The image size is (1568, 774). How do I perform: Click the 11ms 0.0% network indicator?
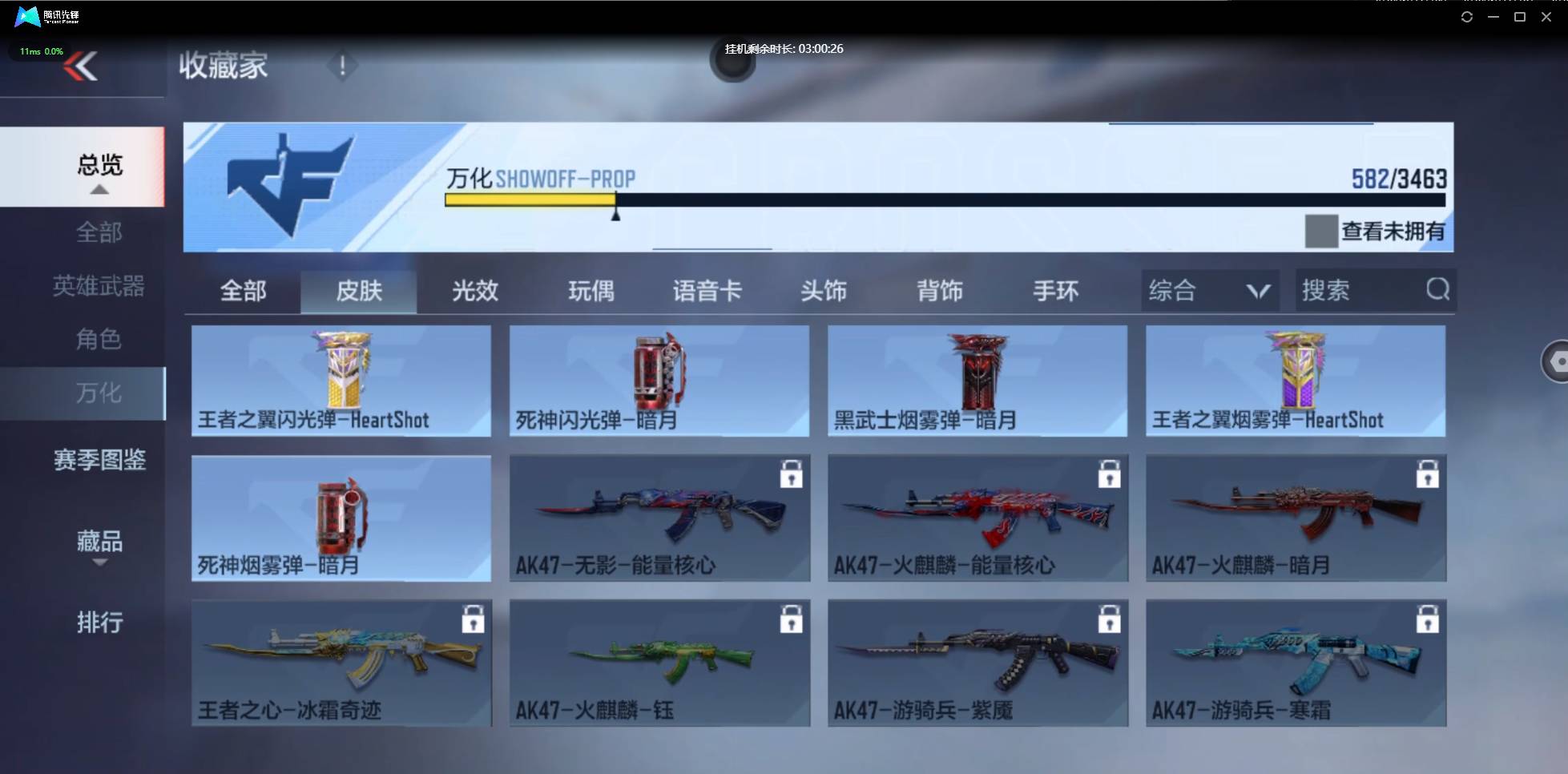(x=40, y=50)
